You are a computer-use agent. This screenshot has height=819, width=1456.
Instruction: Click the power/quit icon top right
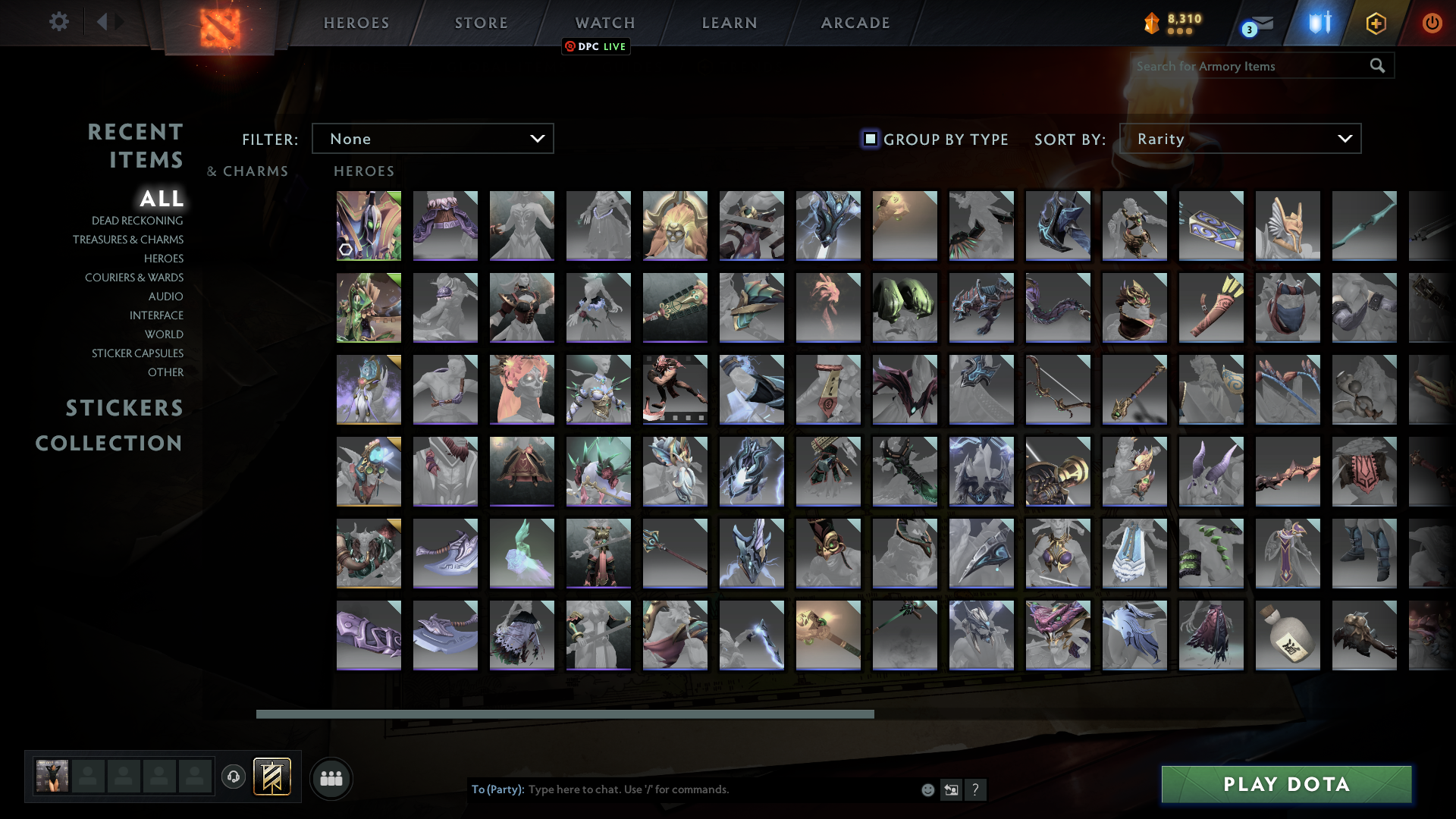click(1432, 23)
